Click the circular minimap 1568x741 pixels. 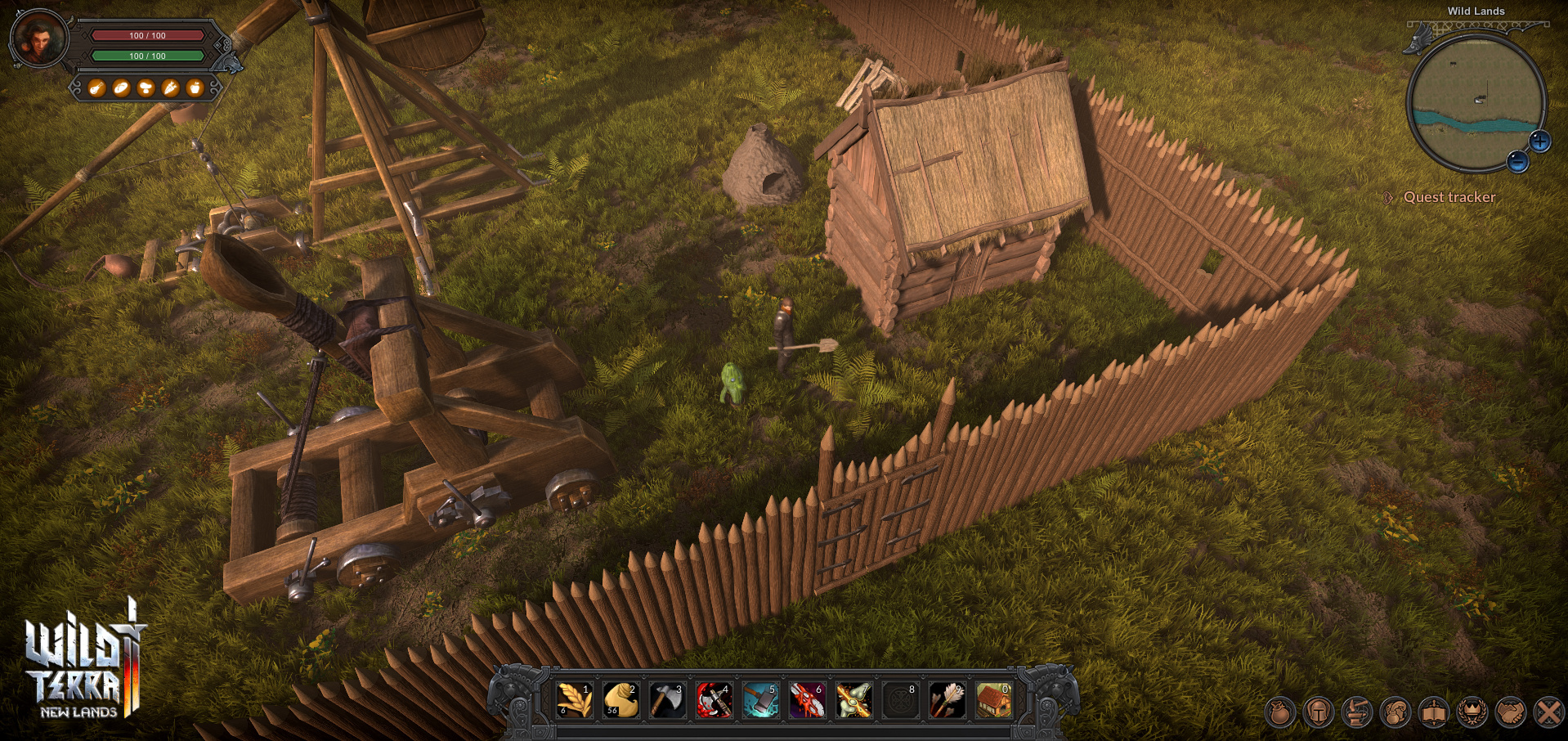coord(1474,102)
